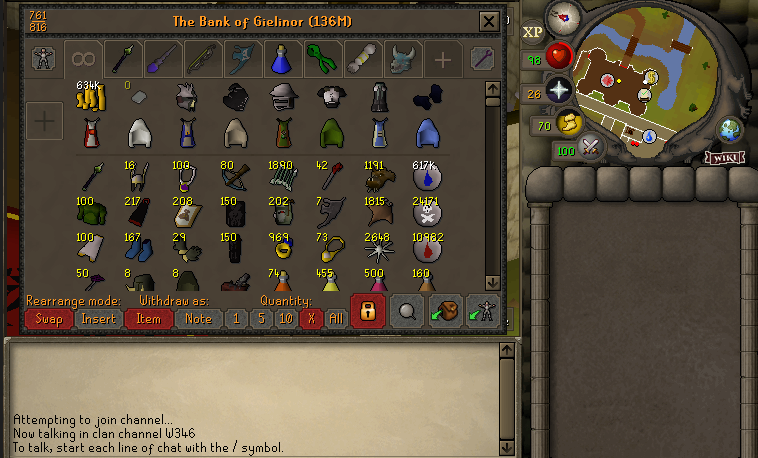Deposit inventory using the backpack button
The height and width of the screenshot is (458, 758).
445,311
